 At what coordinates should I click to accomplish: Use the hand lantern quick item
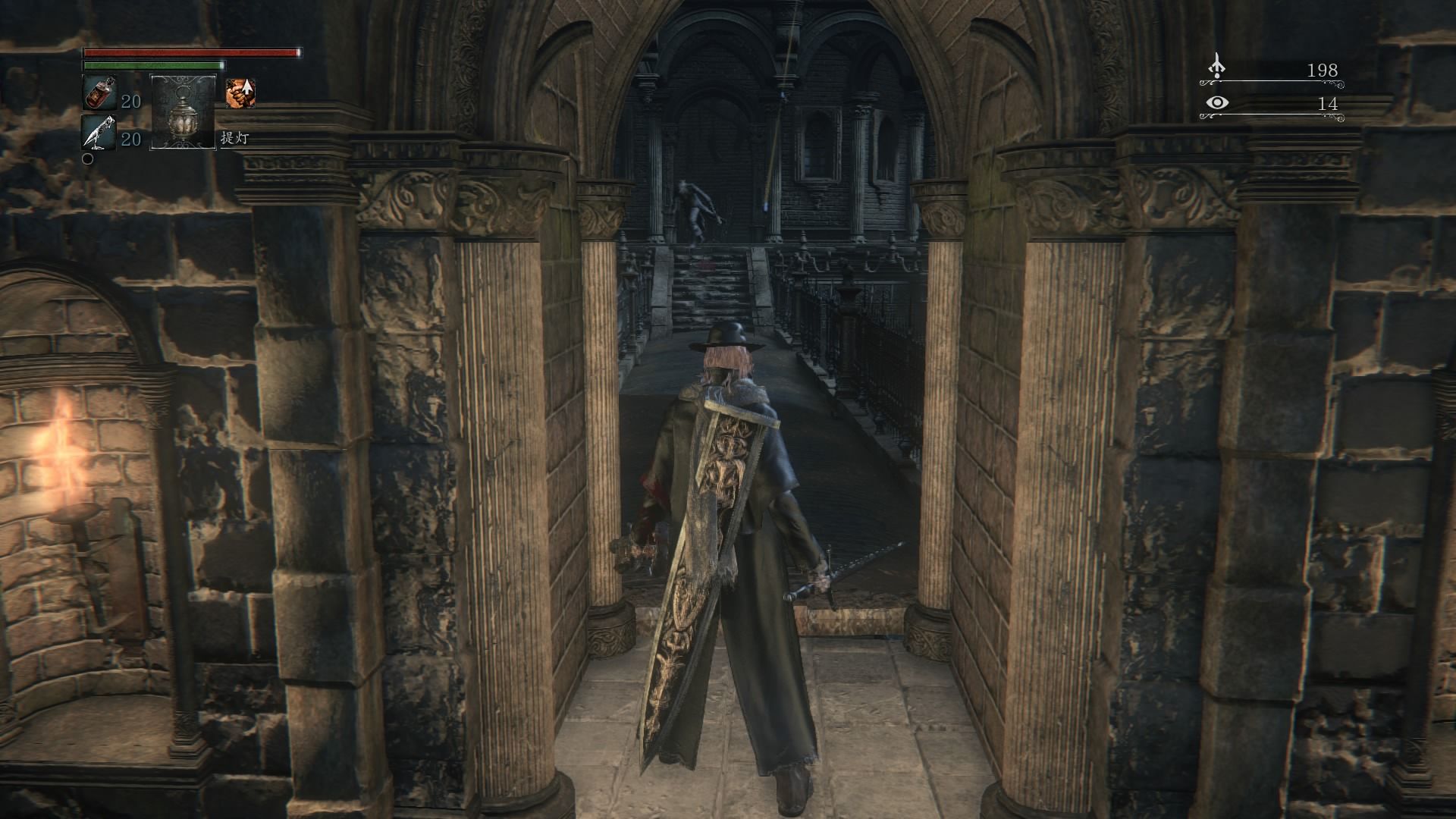pos(183,111)
